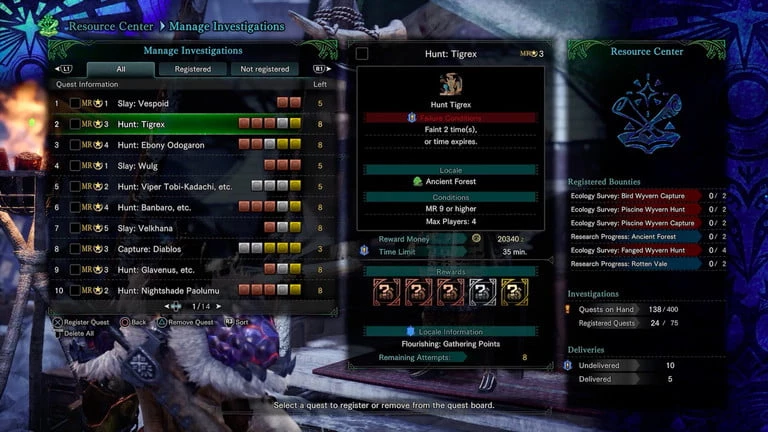Select the Hunt: Nightshade Paolumu quest
The width and height of the screenshot is (768, 432).
pyautogui.click(x=180, y=290)
